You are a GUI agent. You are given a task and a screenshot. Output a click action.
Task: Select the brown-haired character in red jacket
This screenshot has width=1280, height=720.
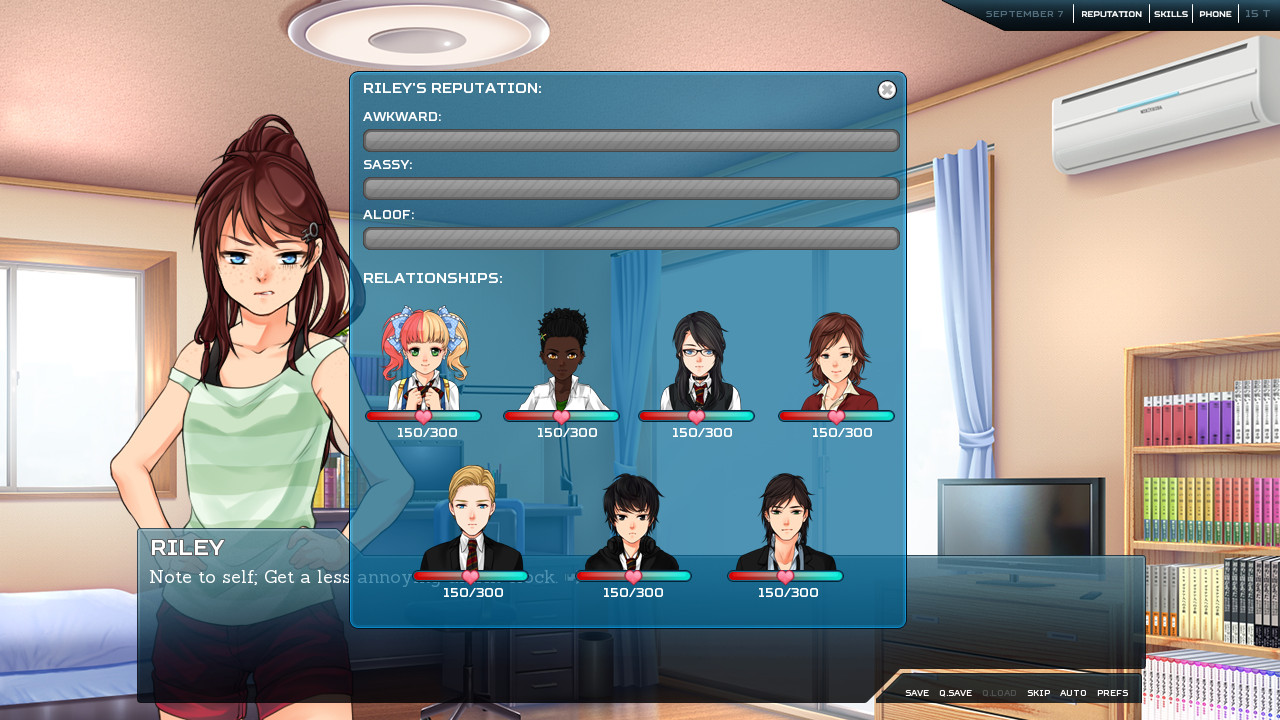pyautogui.click(x=837, y=360)
